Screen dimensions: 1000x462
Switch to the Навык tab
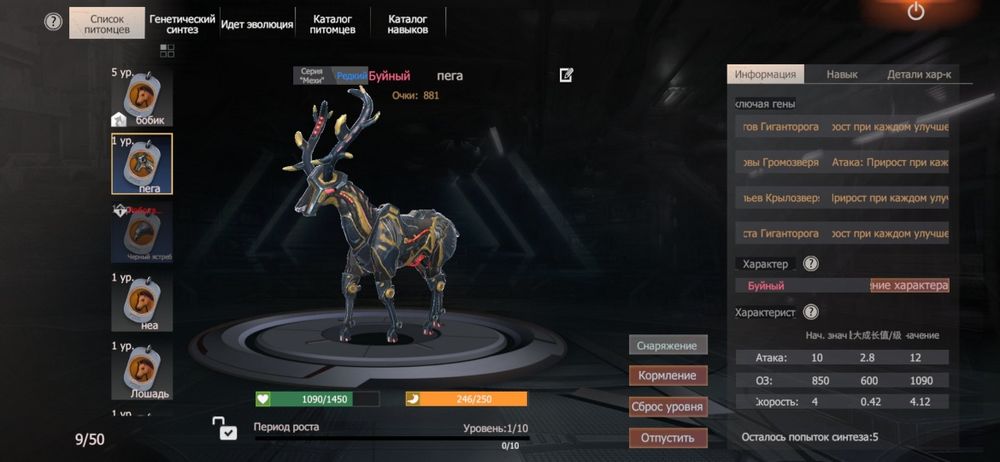(x=842, y=75)
